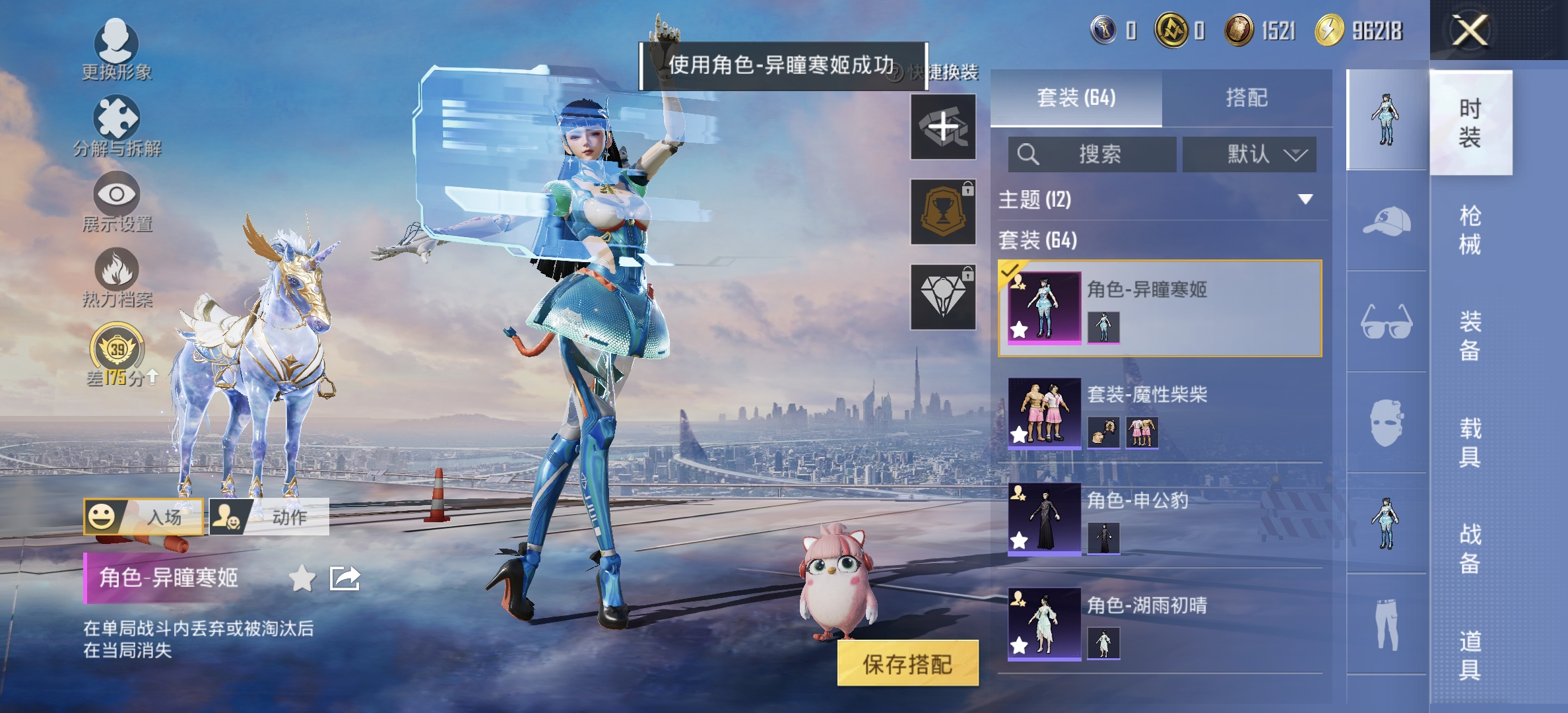Open the 默认 sort dropdown
The width and height of the screenshot is (1568, 713).
tap(1249, 154)
